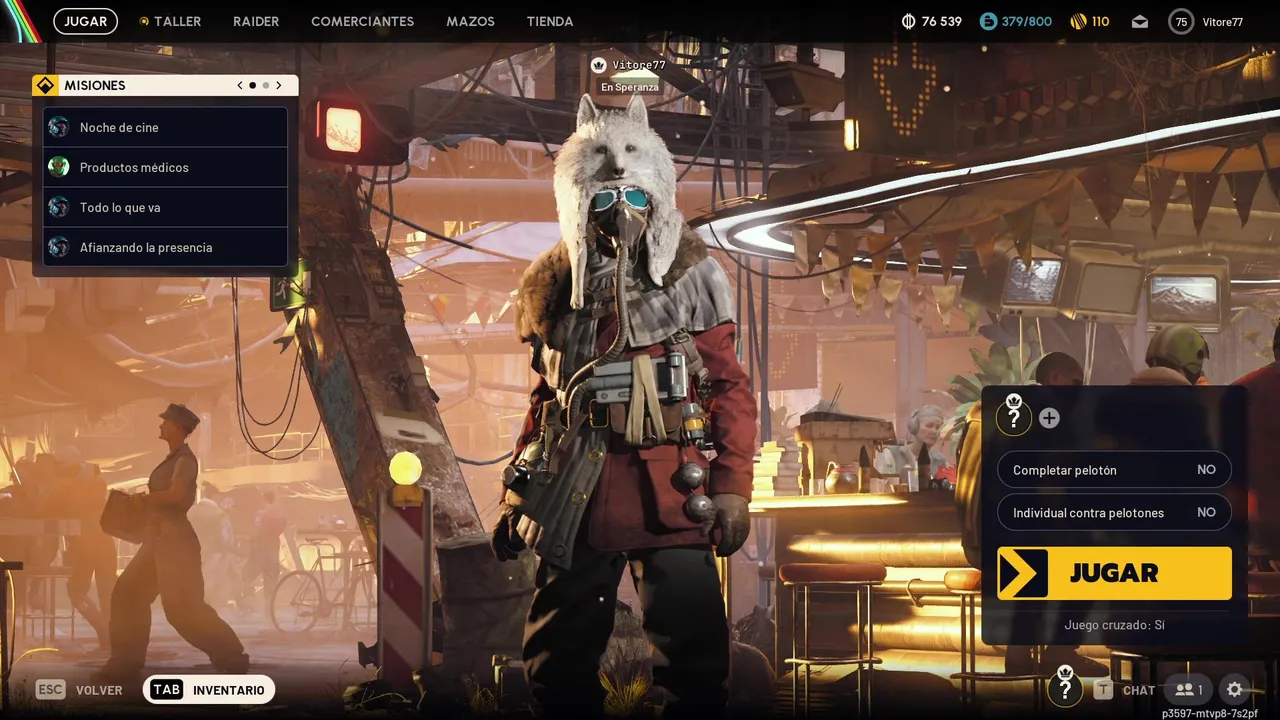1280x720 pixels.
Task: Add a squad member with plus icon
Action: (x=1049, y=418)
